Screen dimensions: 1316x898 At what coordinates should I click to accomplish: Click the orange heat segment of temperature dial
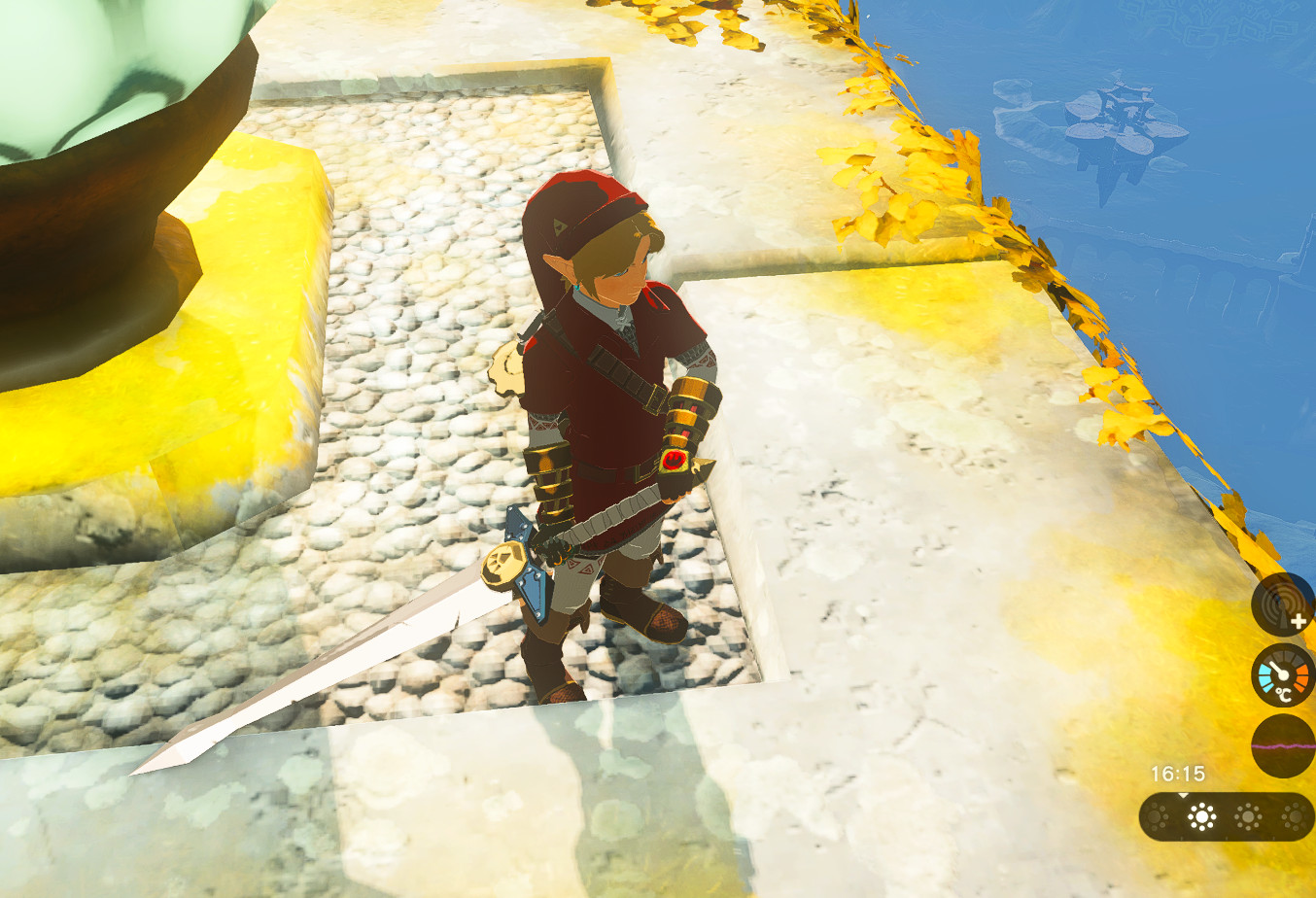pos(1302,675)
